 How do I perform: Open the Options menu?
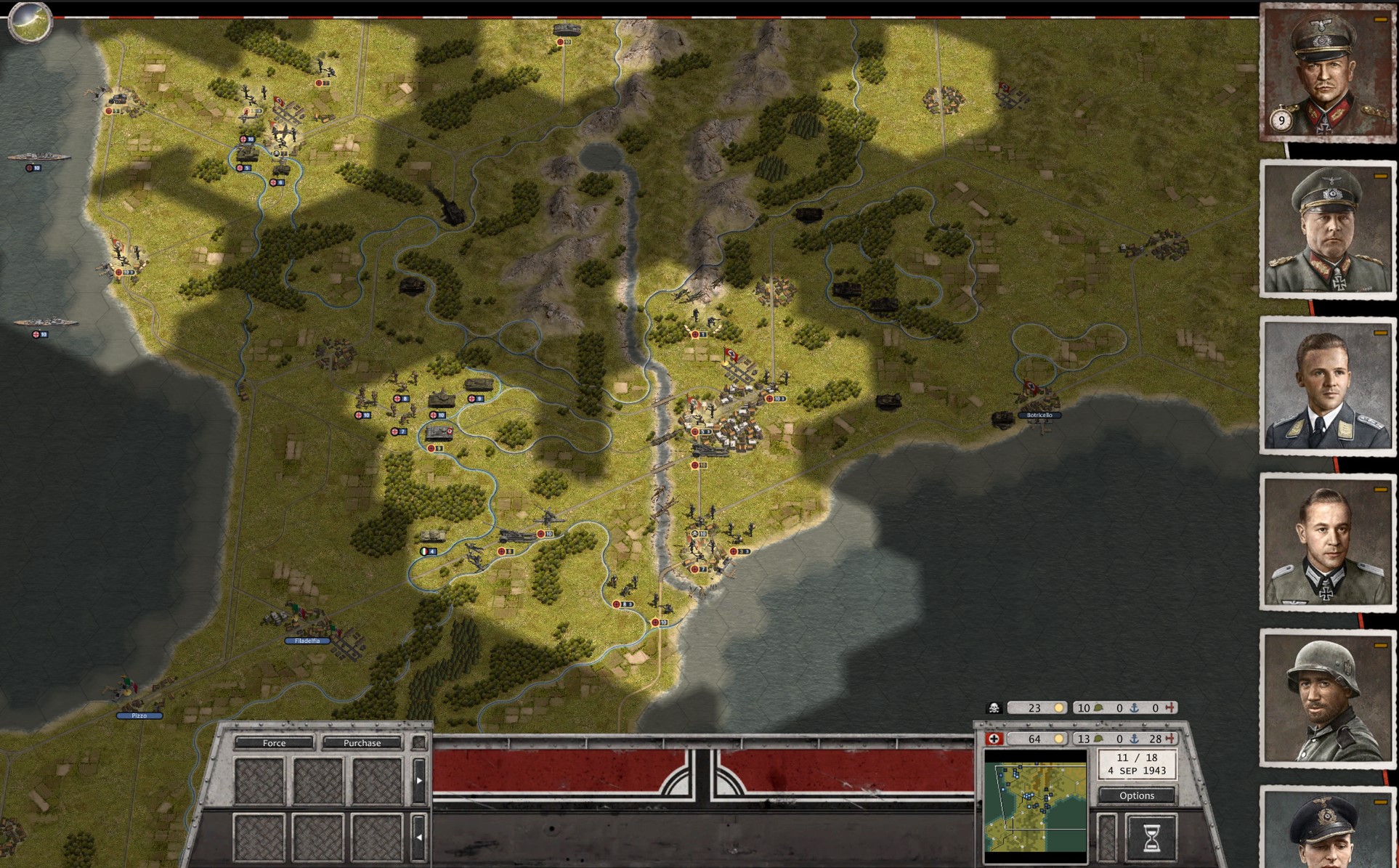point(1138,795)
